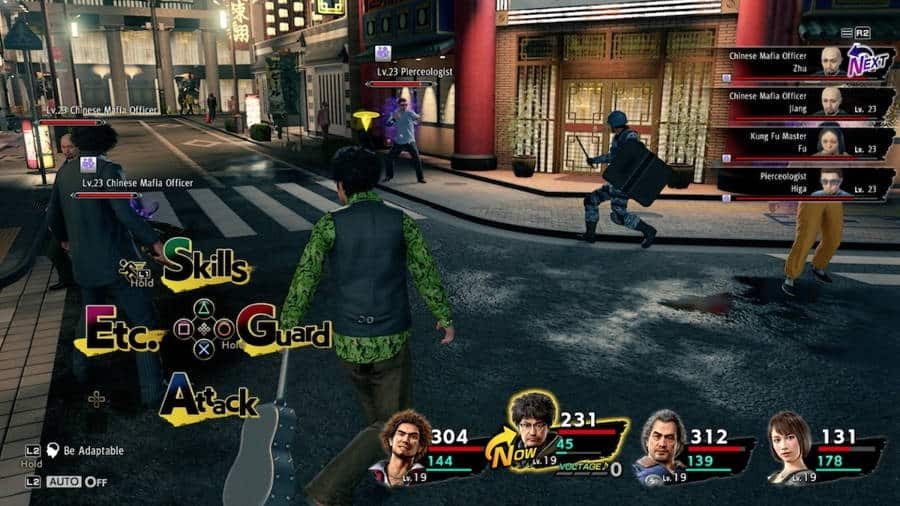Click the active NOW party member portrait
This screenshot has height=506, width=900.
coord(533,425)
